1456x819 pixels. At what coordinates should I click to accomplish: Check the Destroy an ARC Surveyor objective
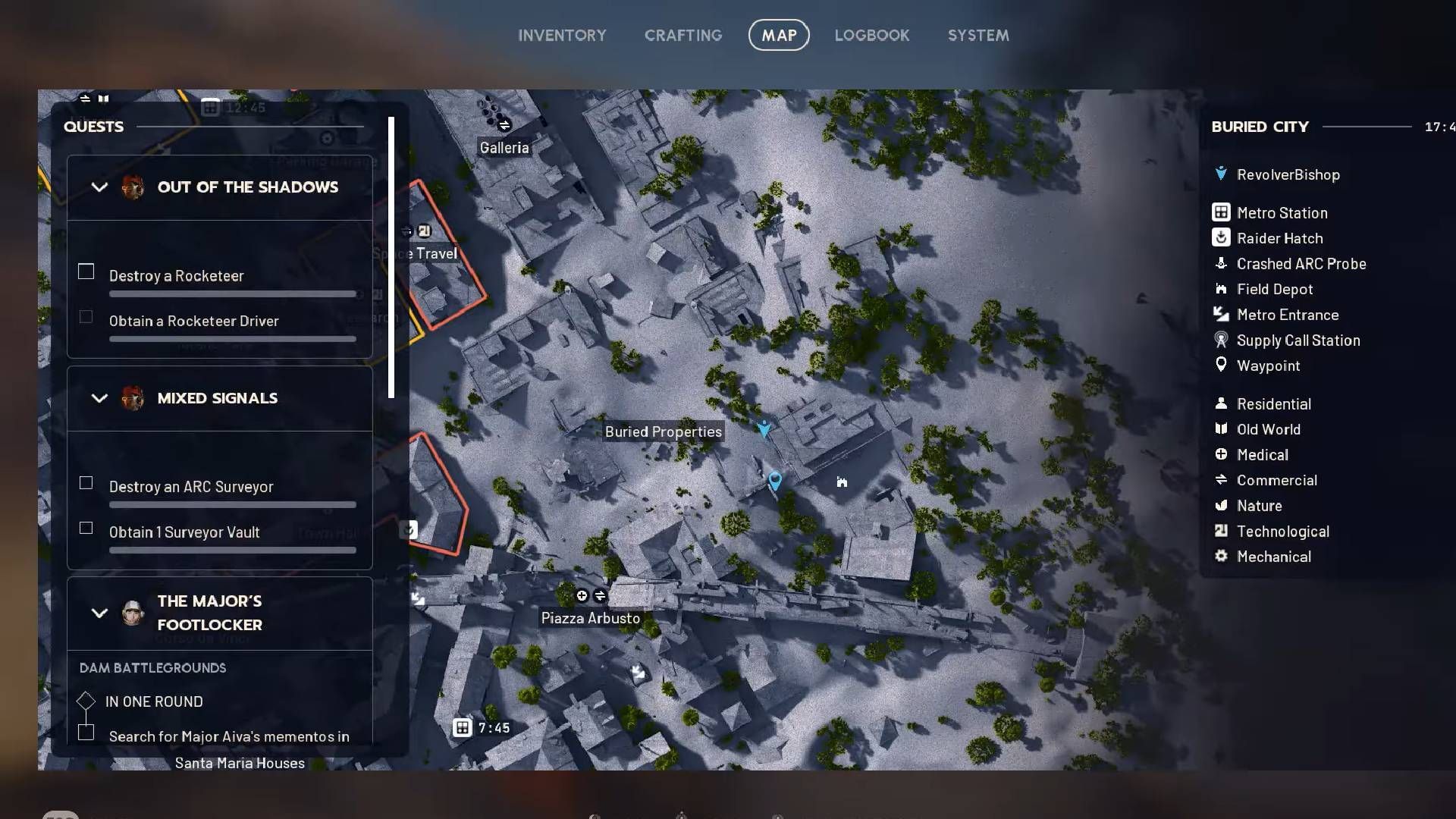point(86,482)
